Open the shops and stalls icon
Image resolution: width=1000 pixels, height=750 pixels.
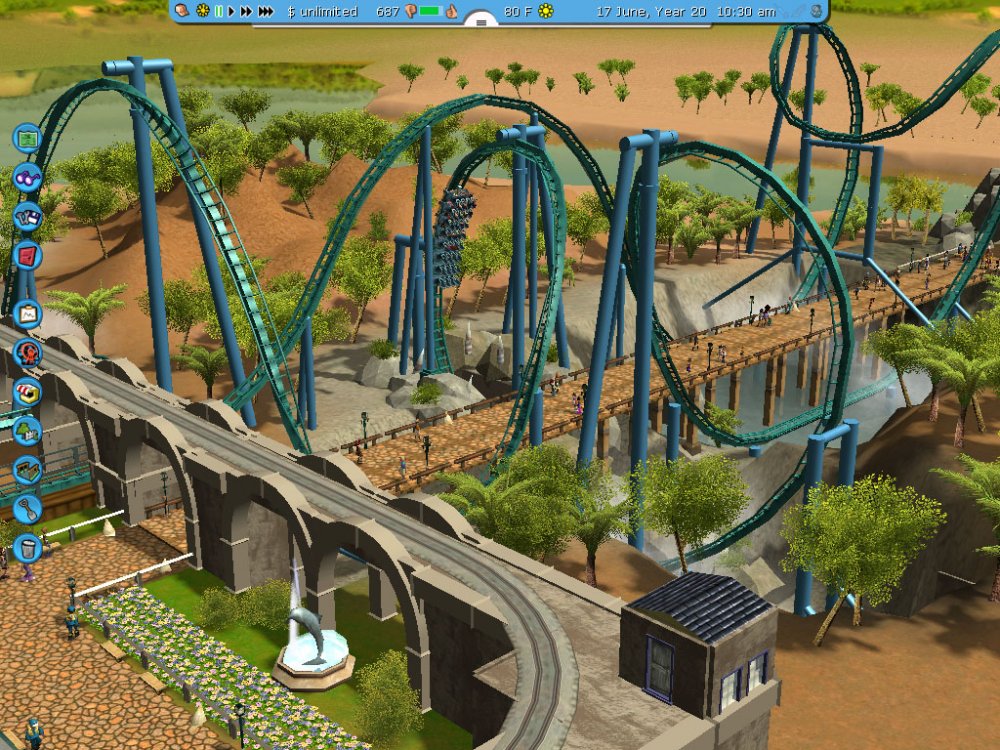[27, 391]
